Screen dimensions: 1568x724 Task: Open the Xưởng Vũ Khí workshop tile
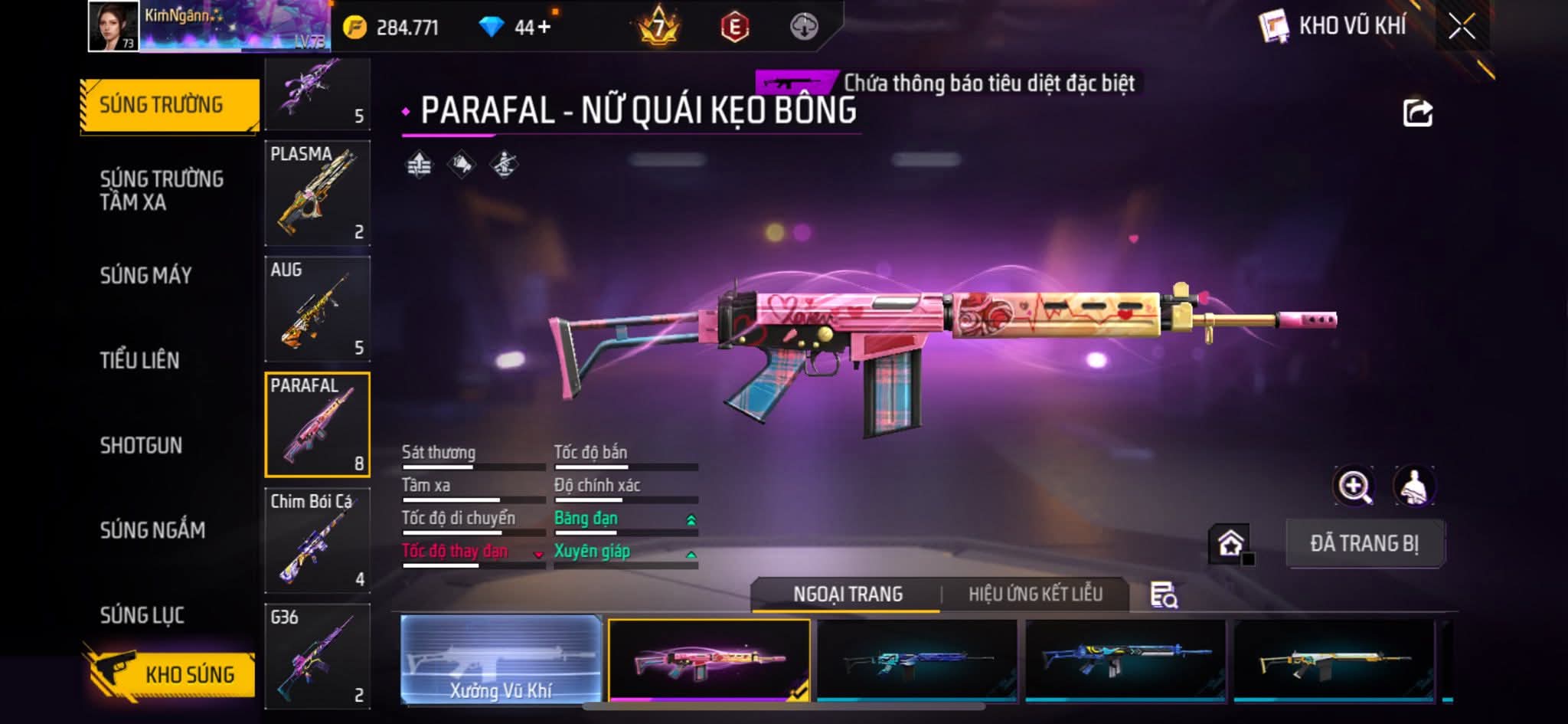tap(501, 660)
